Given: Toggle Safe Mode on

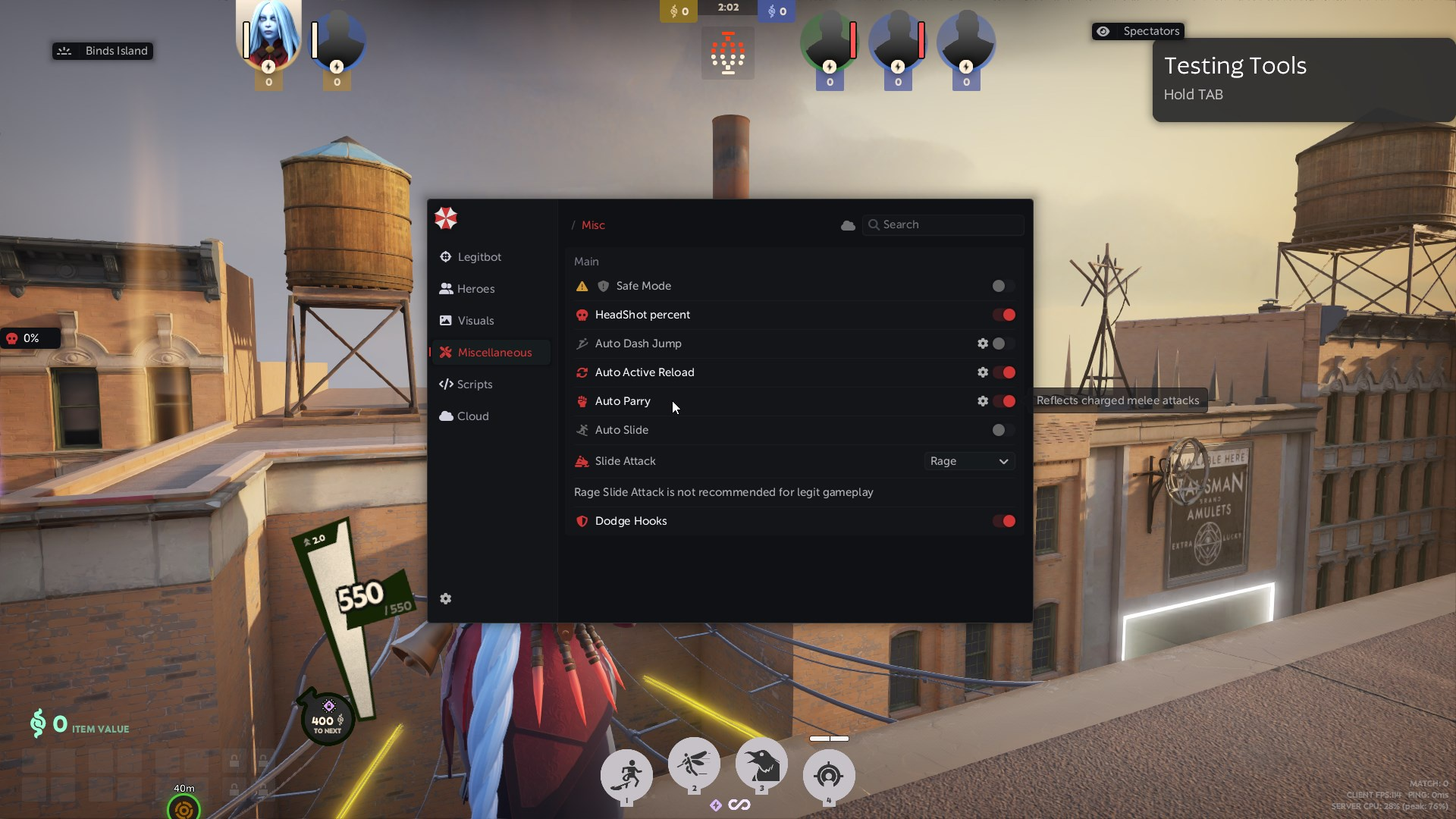Looking at the screenshot, I should tap(1003, 286).
